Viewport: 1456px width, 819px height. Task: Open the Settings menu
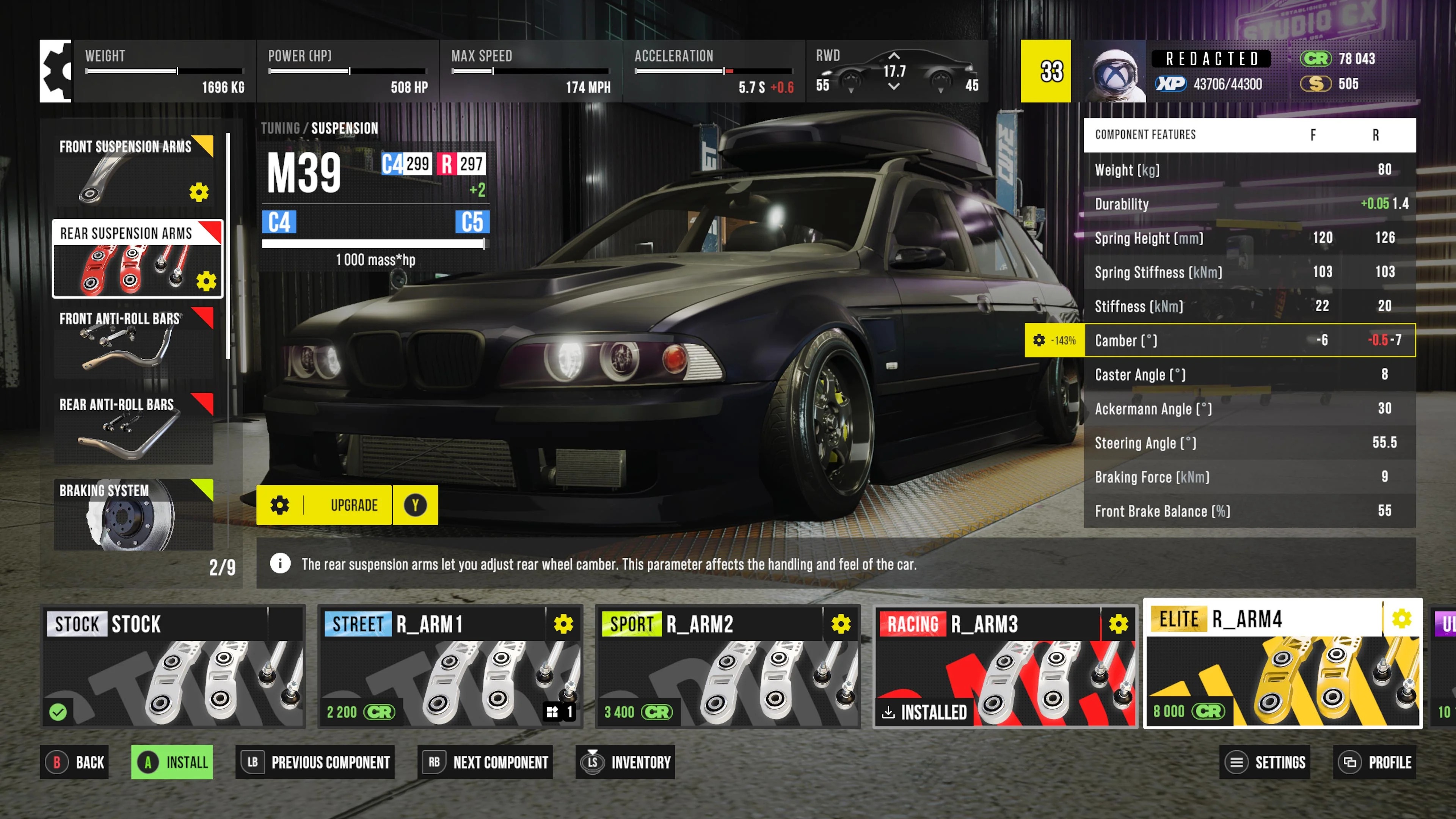point(1265,762)
